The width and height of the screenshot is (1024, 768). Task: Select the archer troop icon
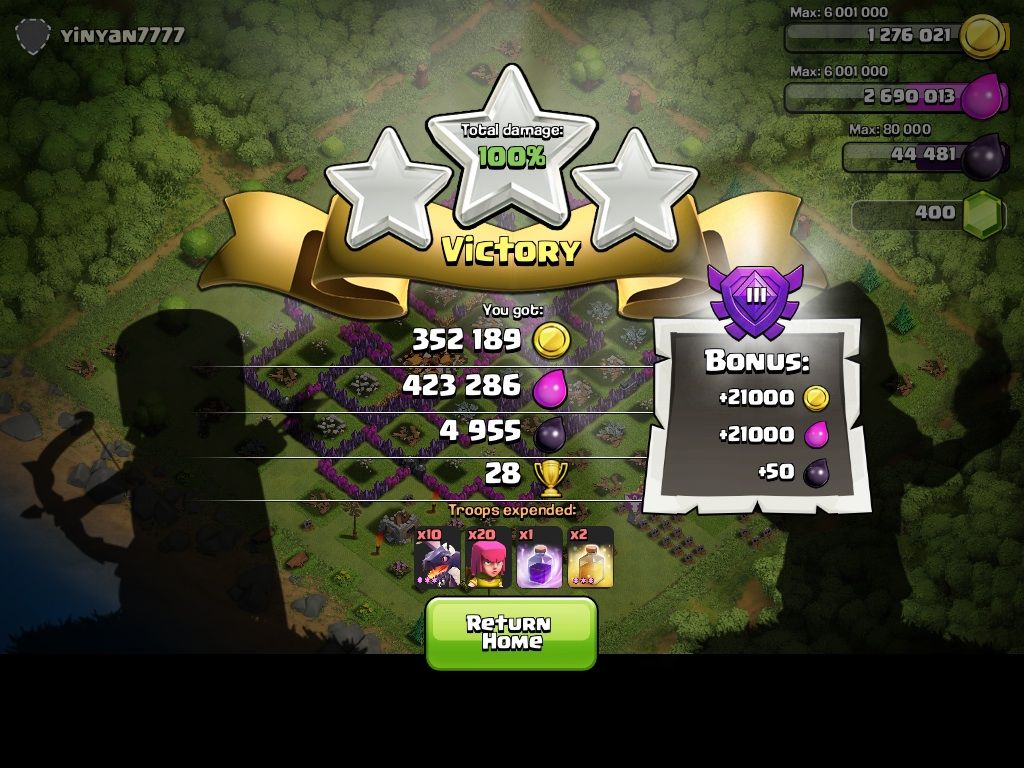(489, 557)
